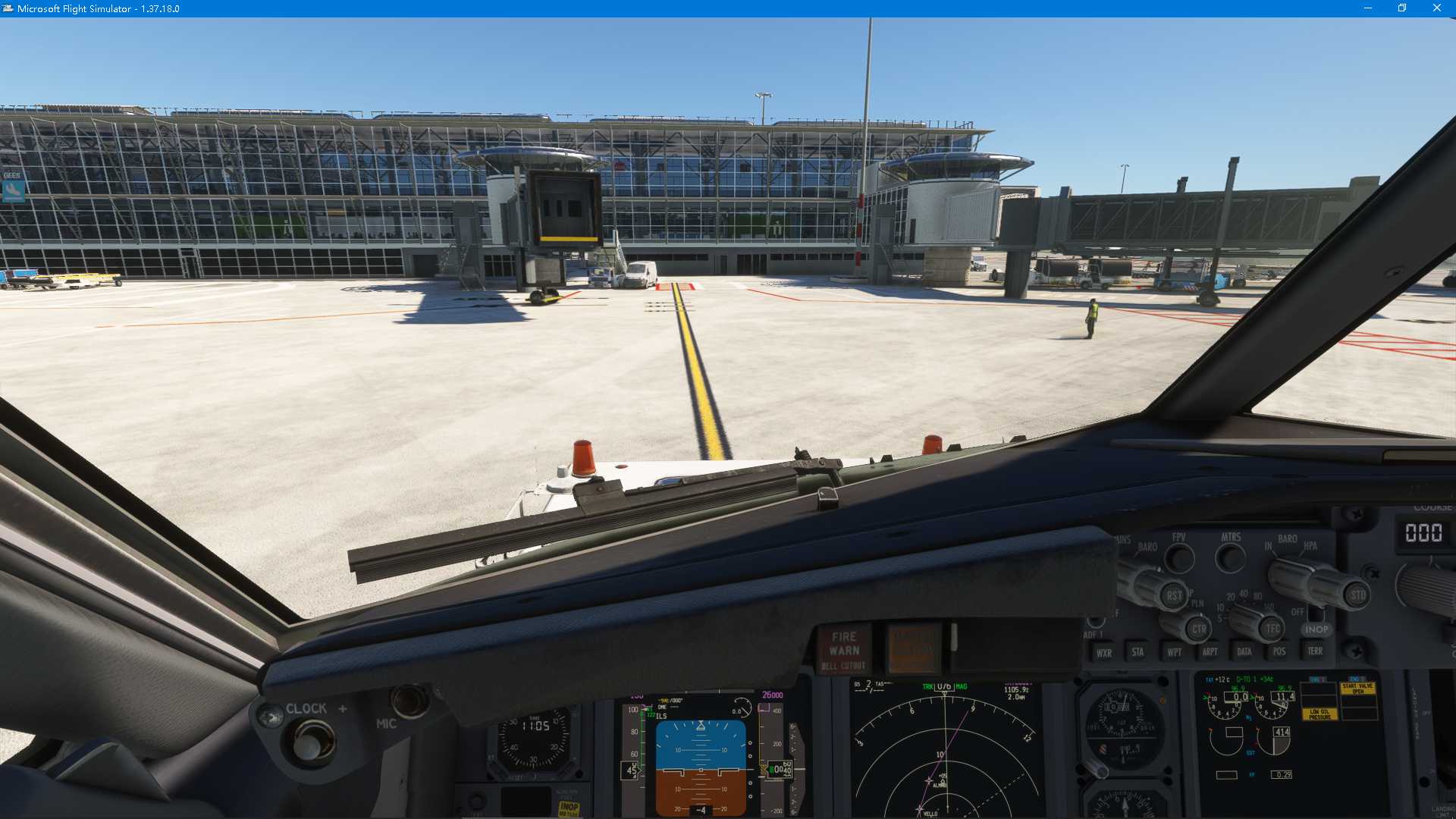This screenshot has height=819, width=1456.
Task: Toggle CTR centered map mode
Action: [x=1198, y=628]
